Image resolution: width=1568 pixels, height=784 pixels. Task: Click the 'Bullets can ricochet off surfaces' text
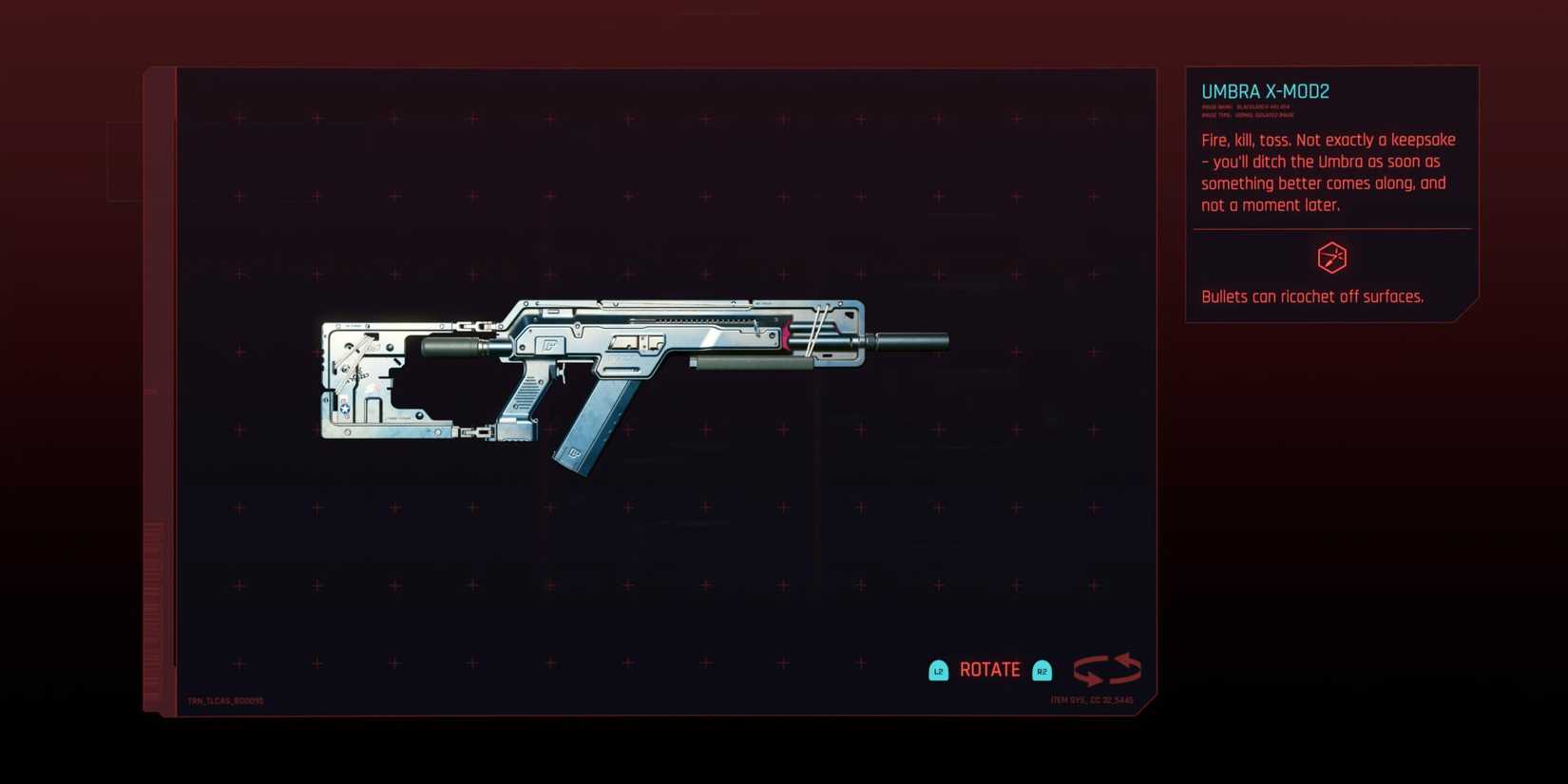point(1312,296)
